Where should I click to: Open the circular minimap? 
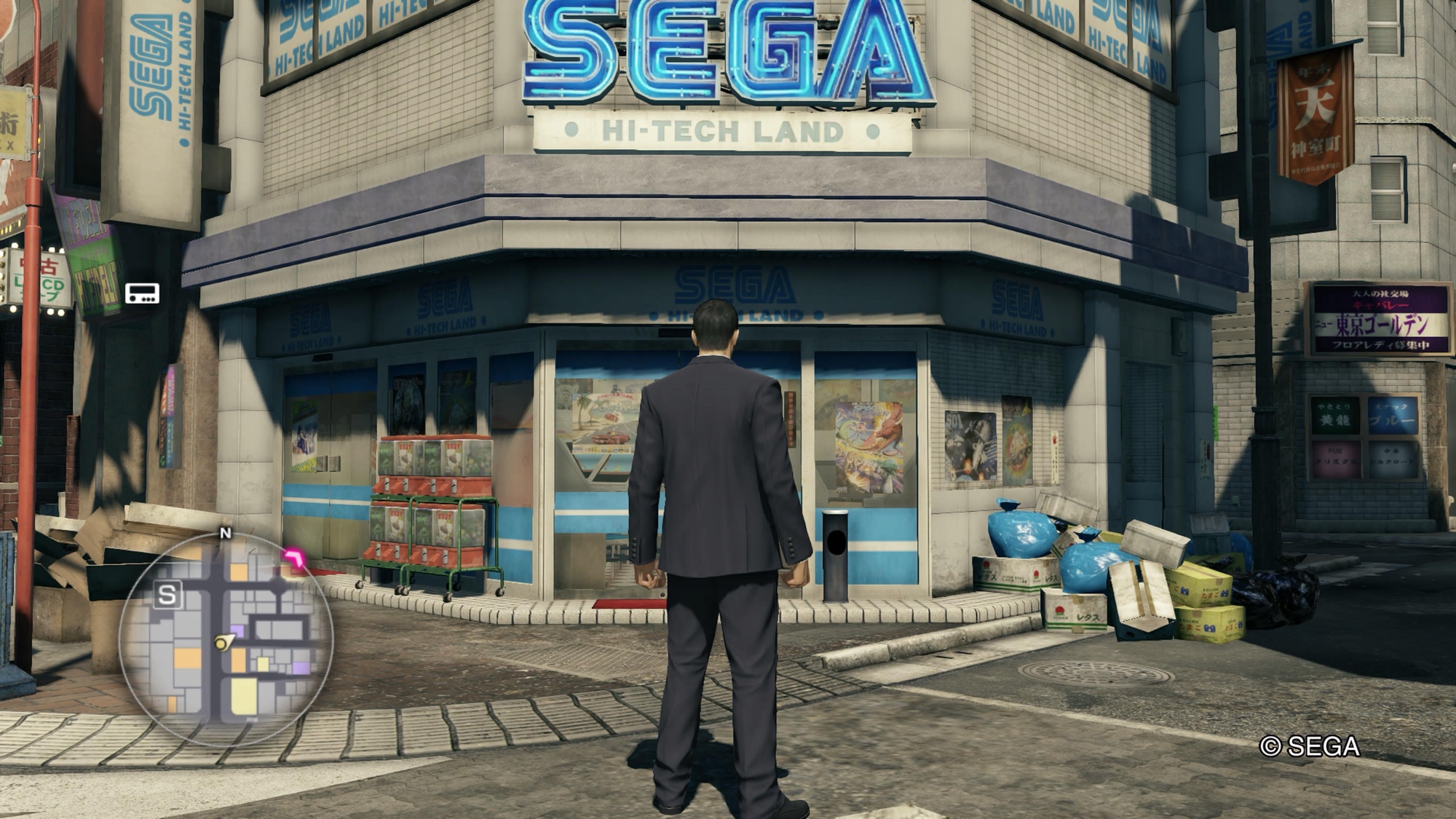click(x=226, y=639)
